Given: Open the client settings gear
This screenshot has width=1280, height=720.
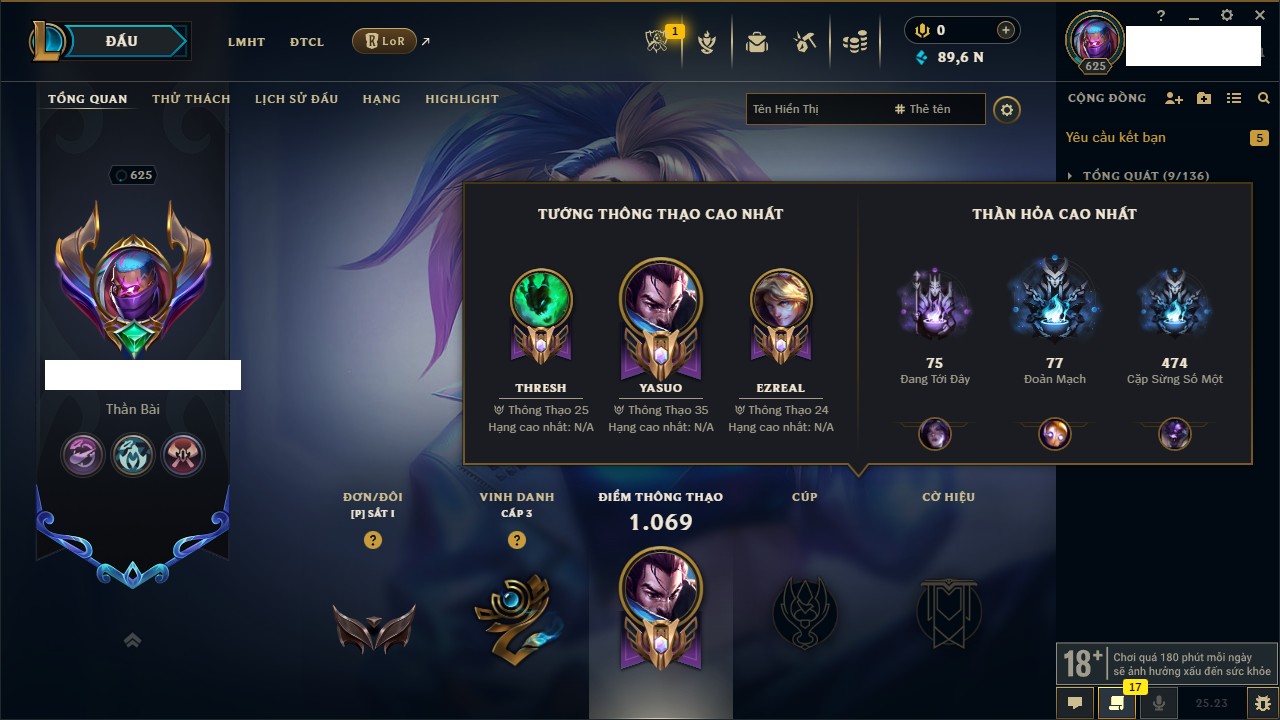Looking at the screenshot, I should [x=1227, y=15].
